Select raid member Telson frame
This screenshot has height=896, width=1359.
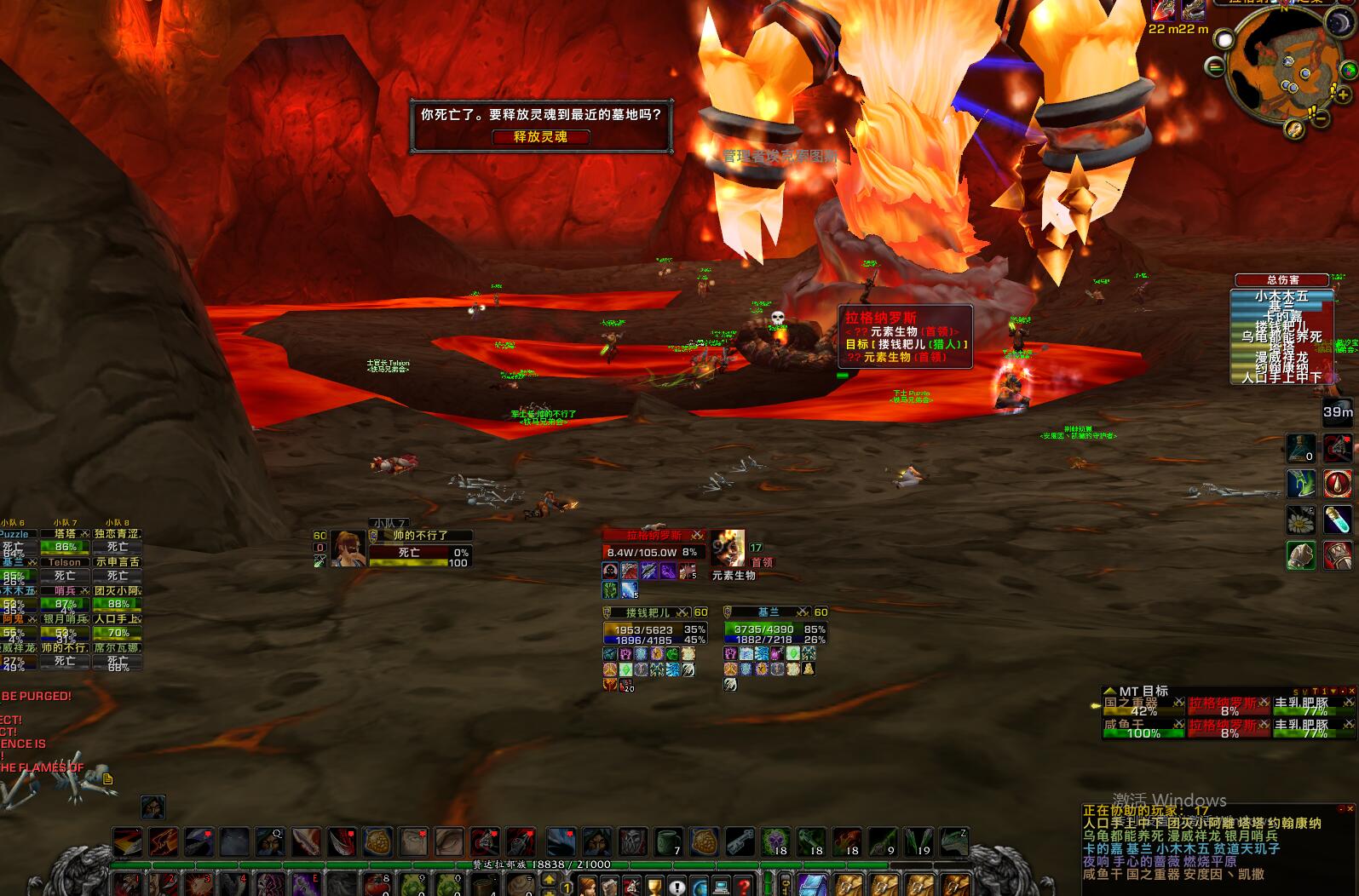[66, 563]
